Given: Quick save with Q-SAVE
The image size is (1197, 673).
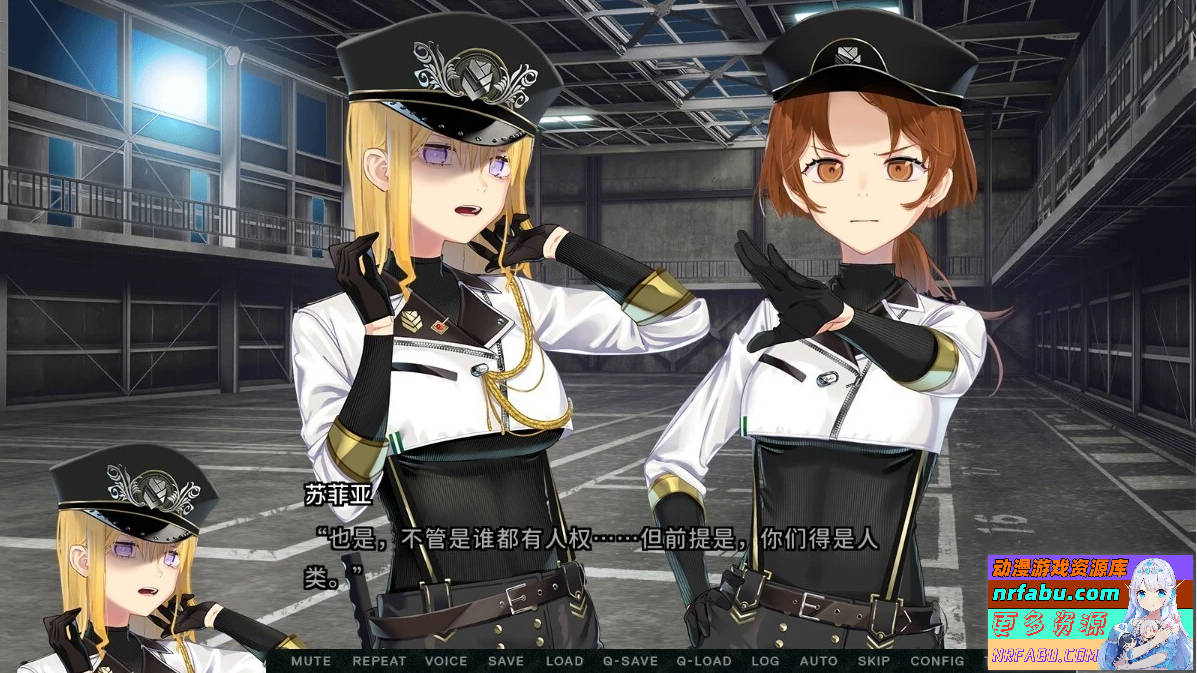Looking at the screenshot, I should point(630,661).
